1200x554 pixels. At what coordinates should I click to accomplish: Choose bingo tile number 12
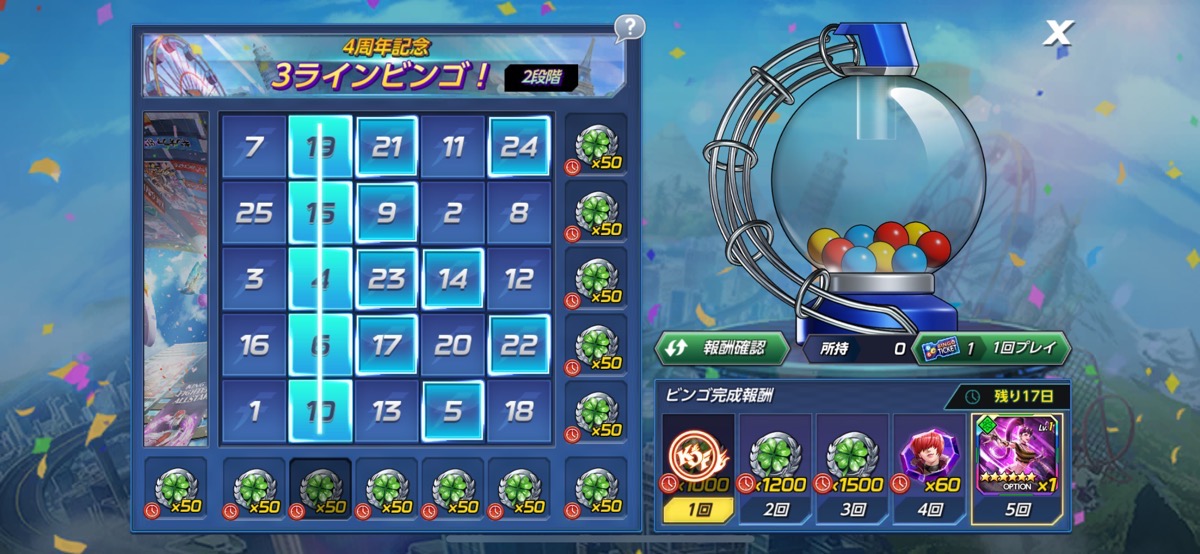pos(519,279)
